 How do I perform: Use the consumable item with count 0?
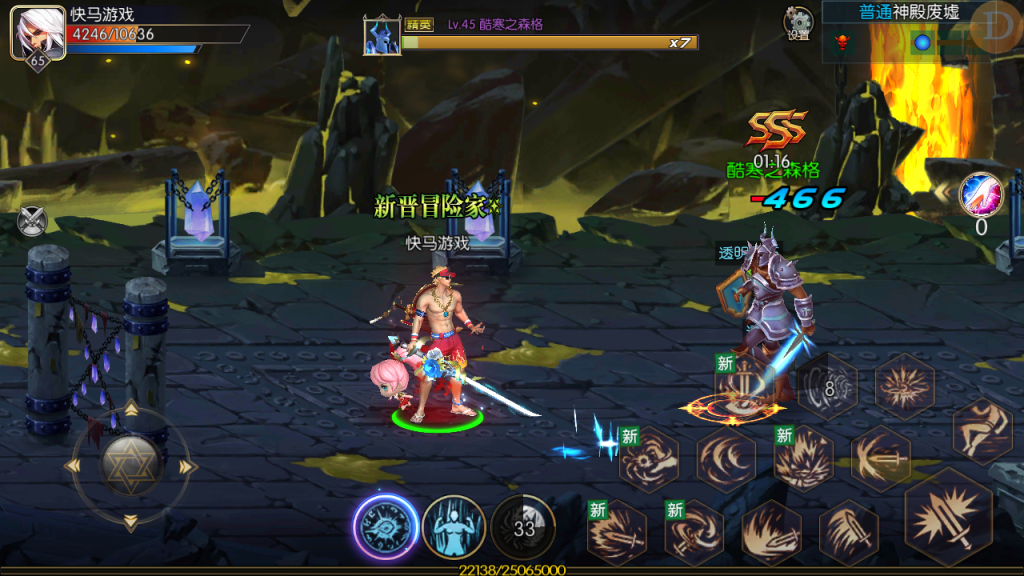[980, 195]
